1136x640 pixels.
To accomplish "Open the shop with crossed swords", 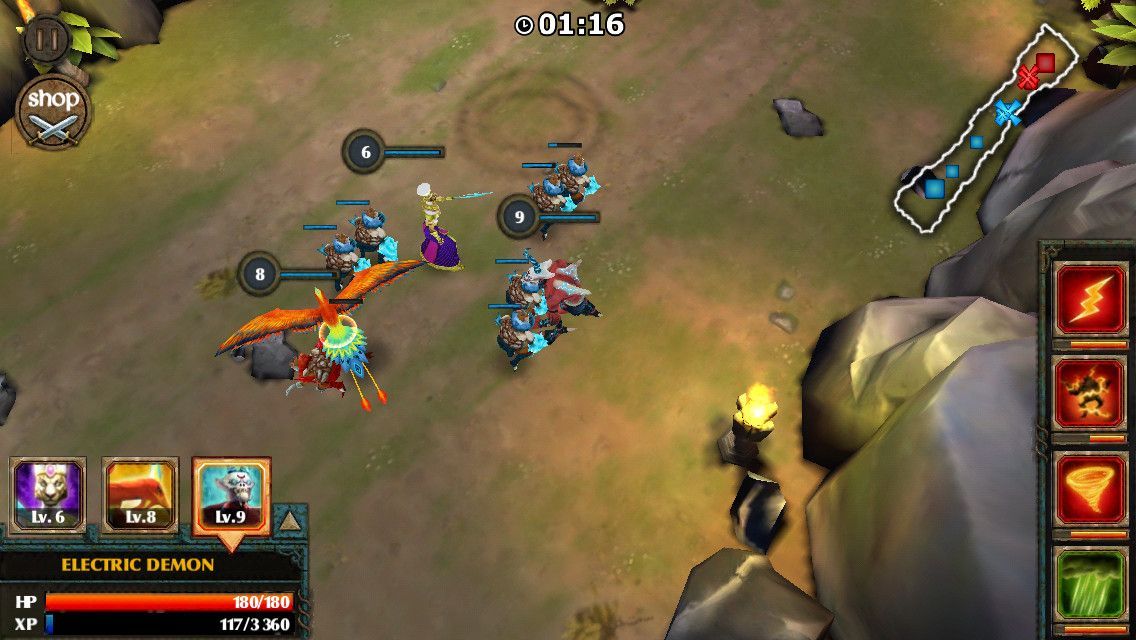I will (53, 111).
